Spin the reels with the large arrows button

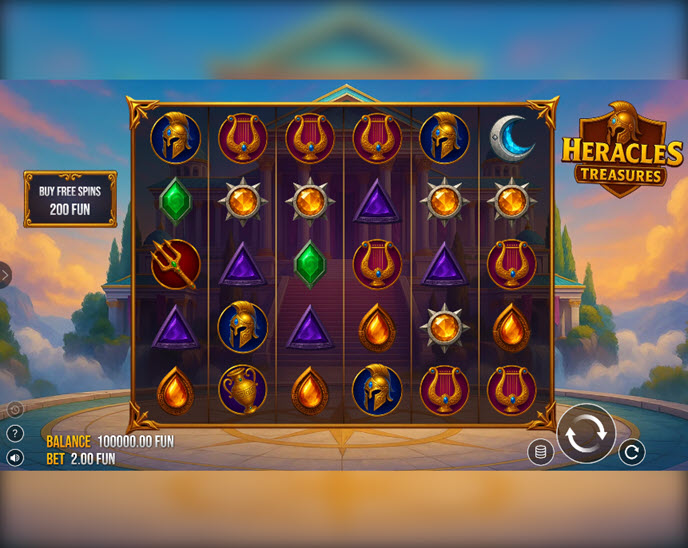[x=586, y=434]
